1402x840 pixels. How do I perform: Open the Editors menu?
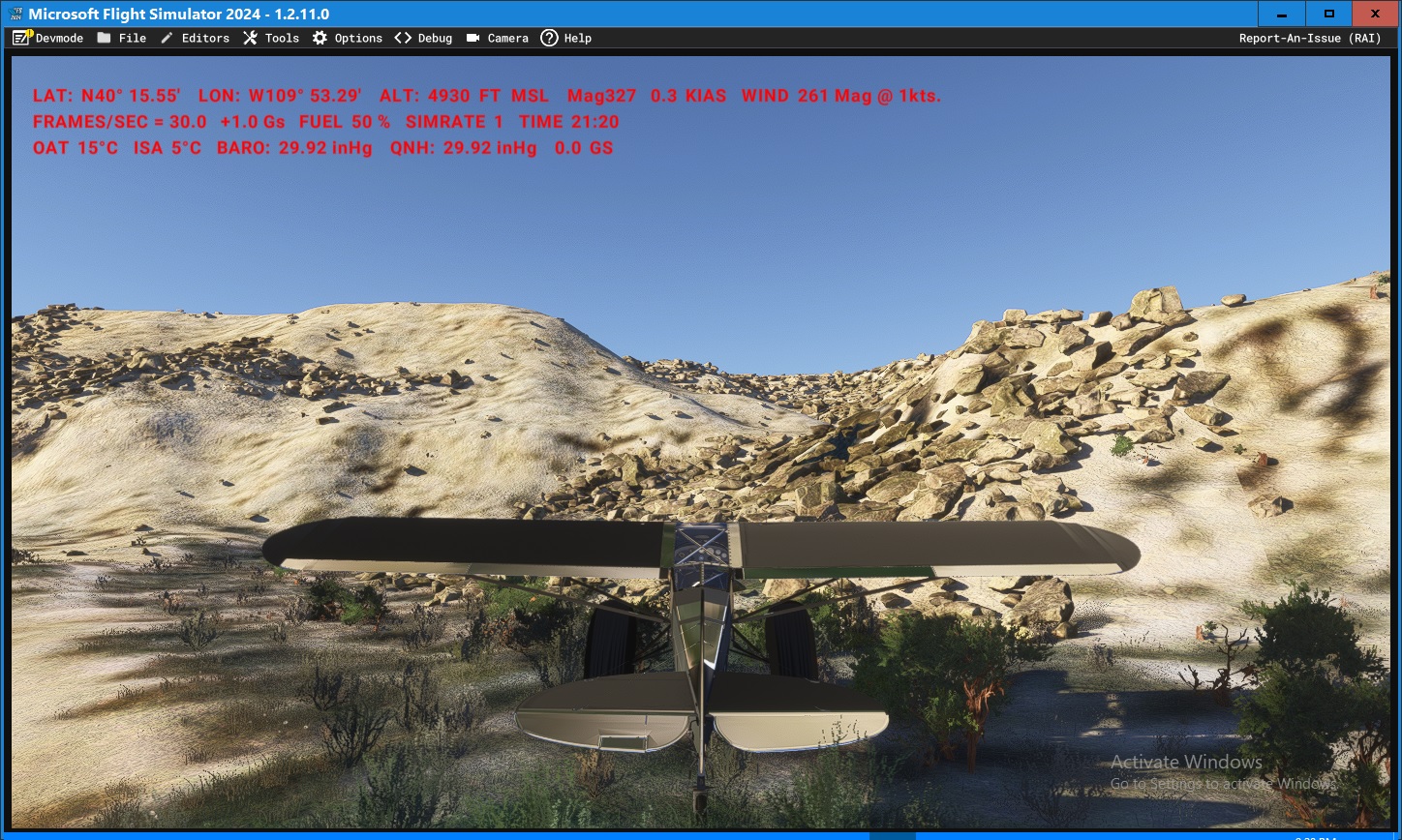(x=205, y=38)
